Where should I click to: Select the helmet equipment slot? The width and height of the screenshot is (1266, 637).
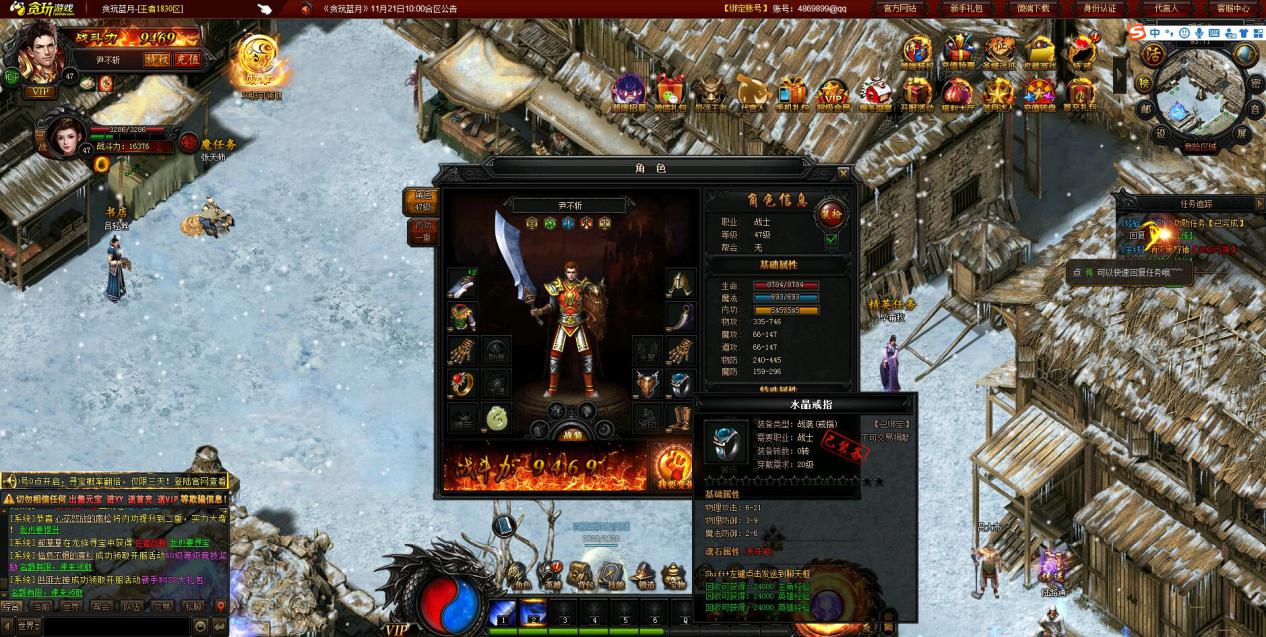[x=681, y=283]
